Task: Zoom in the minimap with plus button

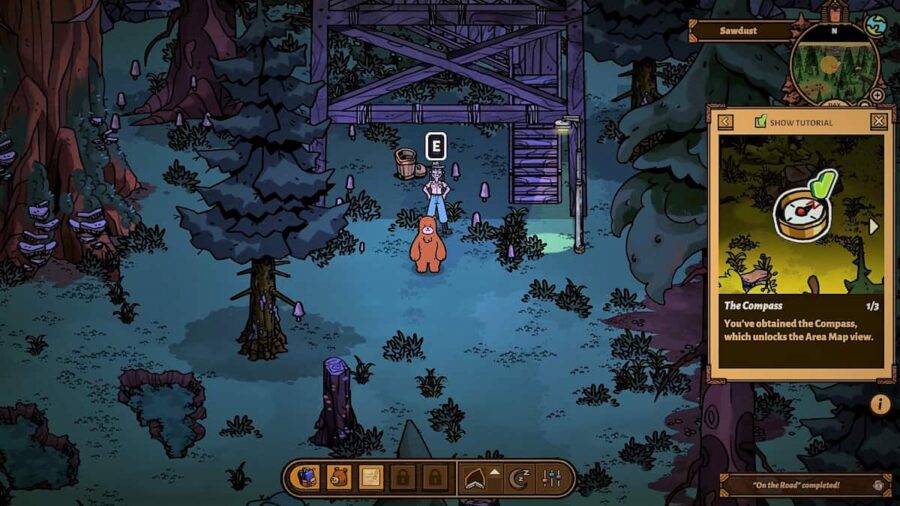Action: 877,95
